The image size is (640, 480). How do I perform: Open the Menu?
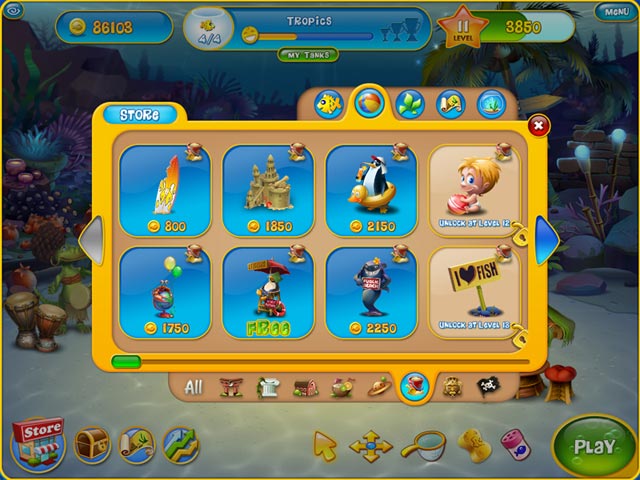[x=611, y=12]
